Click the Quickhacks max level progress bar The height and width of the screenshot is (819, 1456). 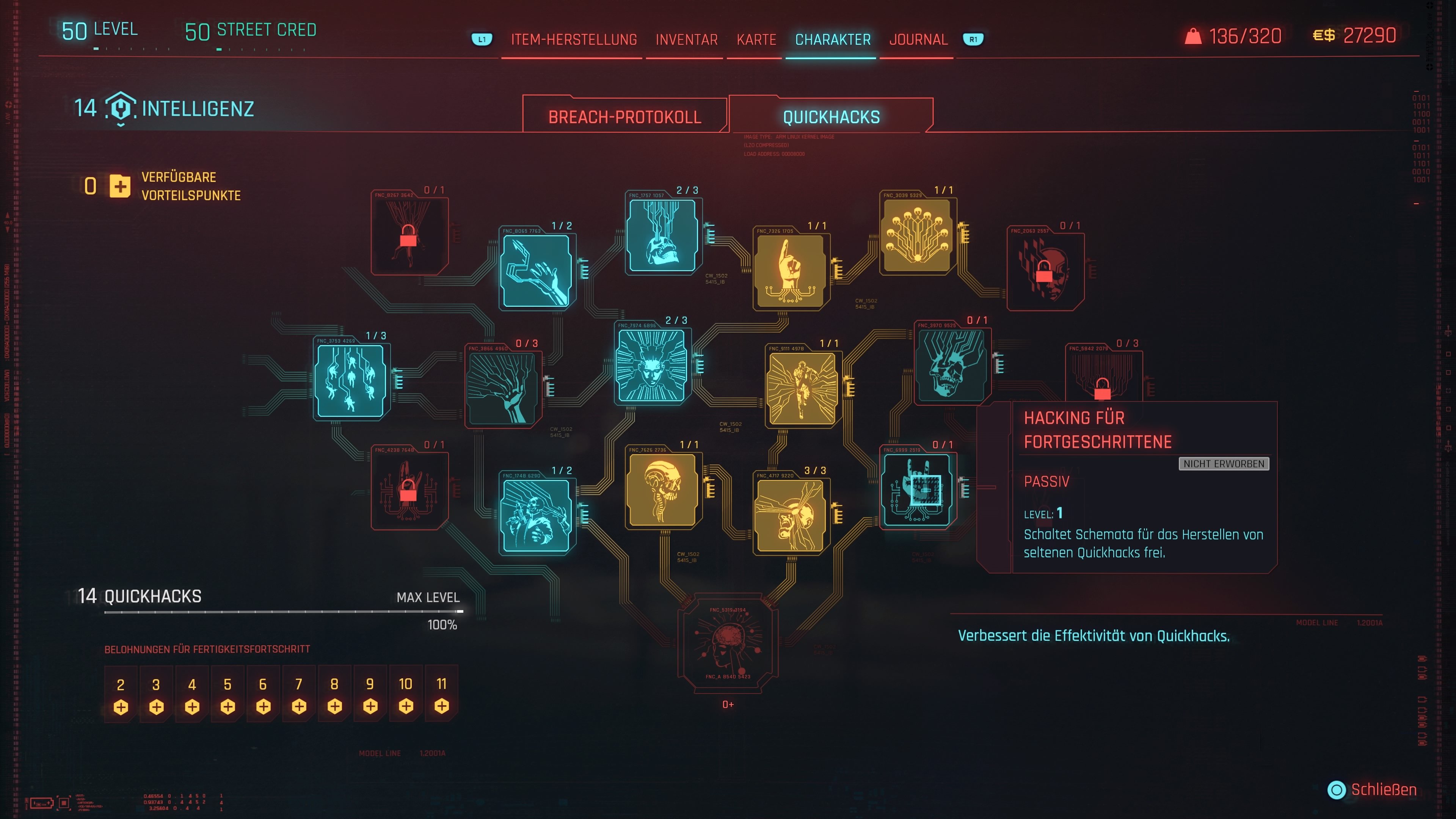282,612
